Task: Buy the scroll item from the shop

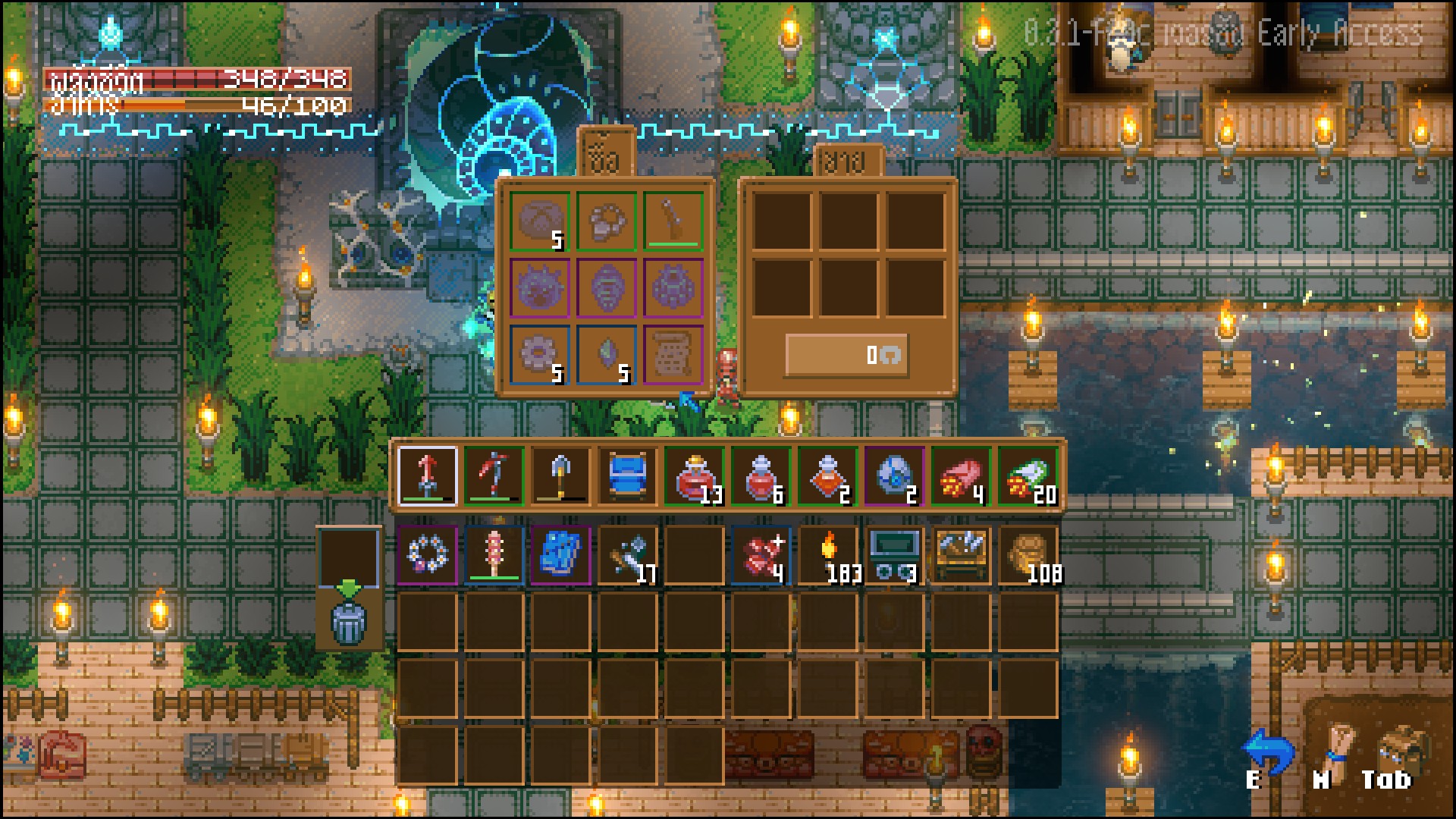Action: 673,354
